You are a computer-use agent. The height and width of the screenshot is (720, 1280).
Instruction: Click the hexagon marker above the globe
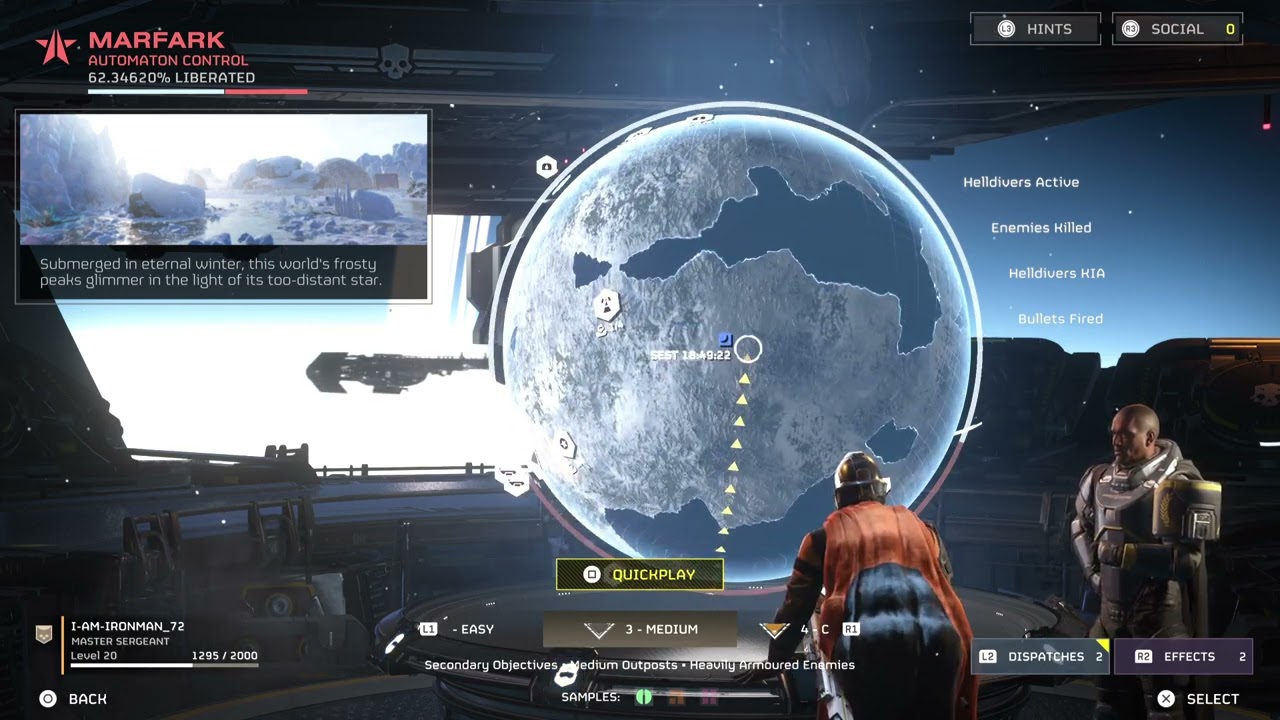[x=546, y=167]
